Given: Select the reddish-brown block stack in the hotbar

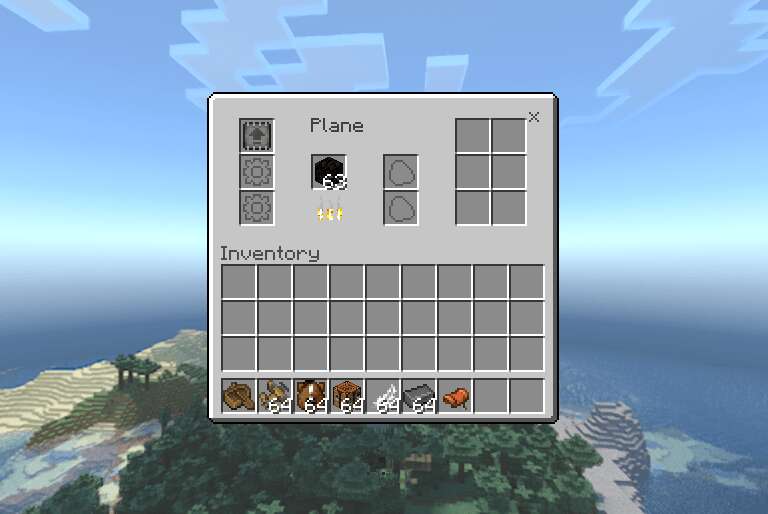Looking at the screenshot, I should 346,397.
